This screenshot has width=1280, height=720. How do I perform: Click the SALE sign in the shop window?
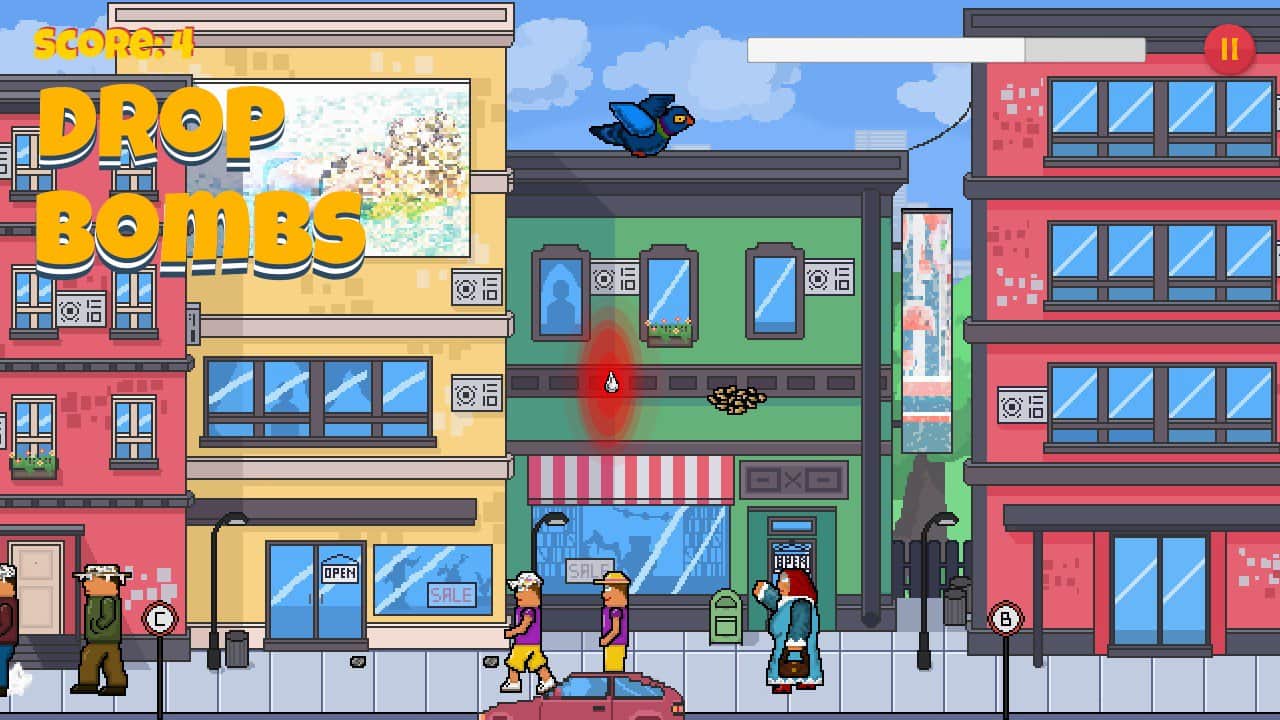pyautogui.click(x=450, y=595)
